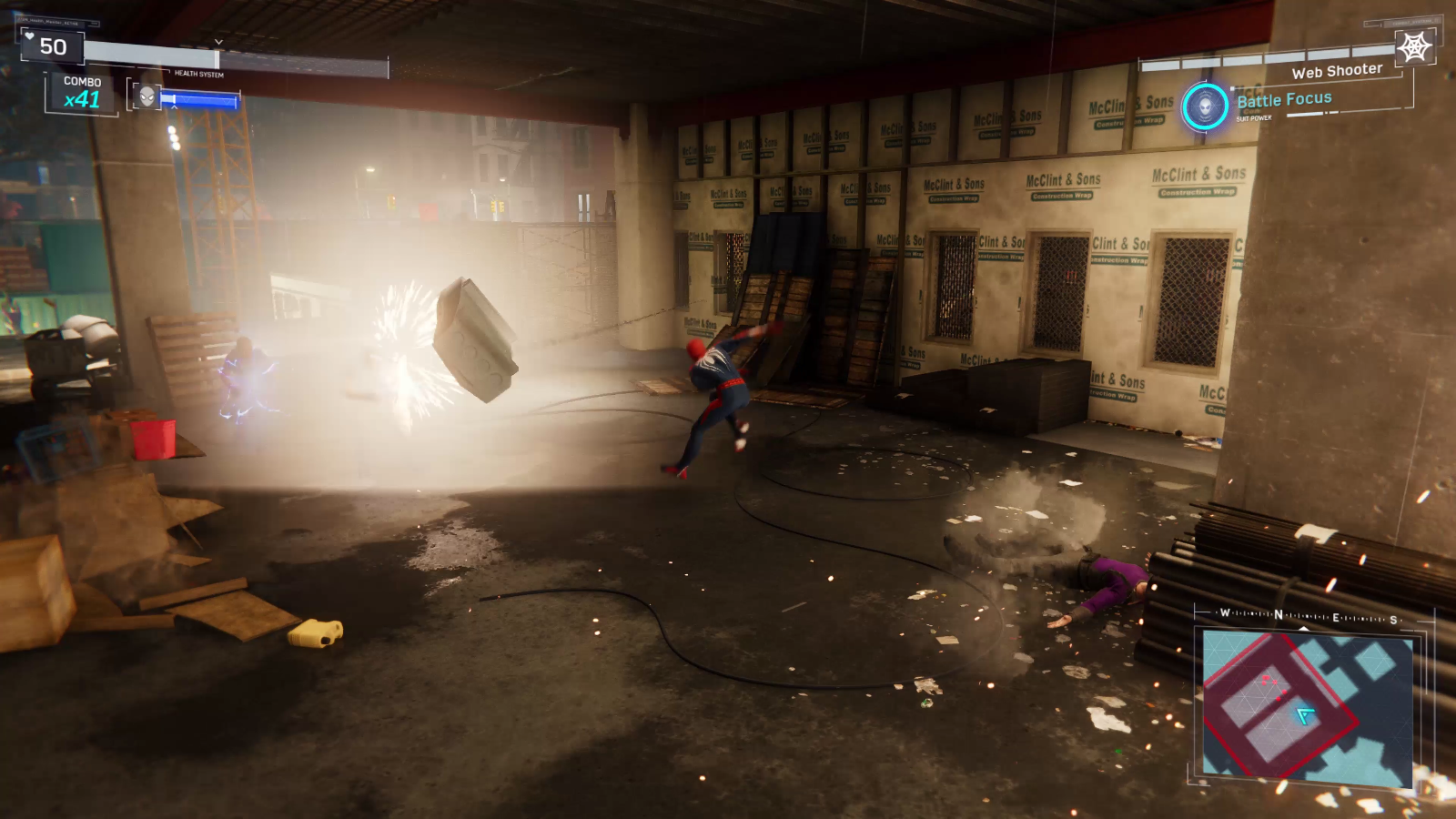
Task: Expand the chevron arrow above the health bar
Action: point(218,41)
